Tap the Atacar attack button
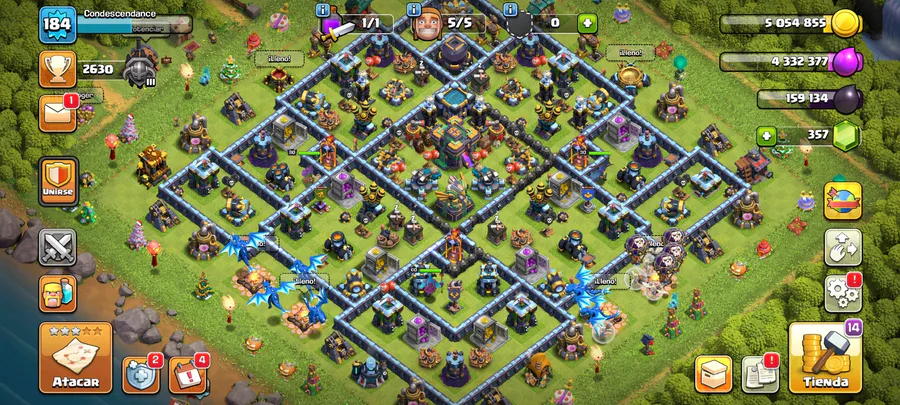 [x=75, y=357]
